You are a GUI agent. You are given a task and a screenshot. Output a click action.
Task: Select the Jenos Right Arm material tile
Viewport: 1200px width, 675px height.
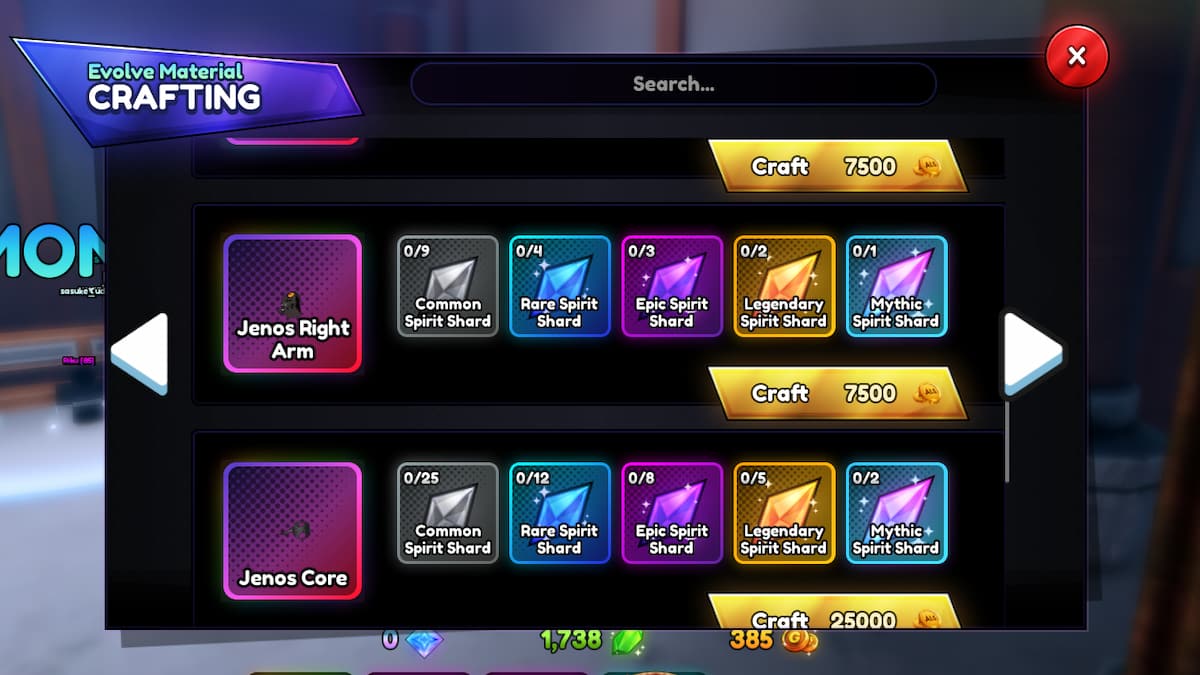click(292, 304)
